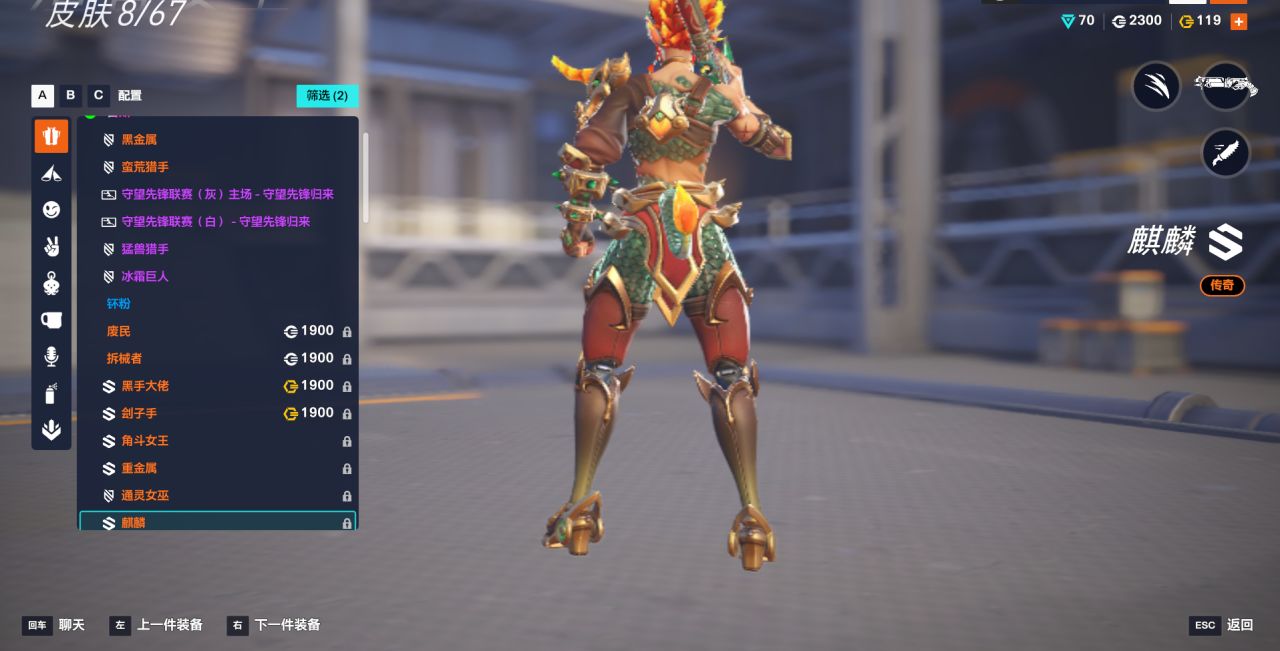
Task: Select the 蛮荒猎手 skin
Action: pos(145,167)
